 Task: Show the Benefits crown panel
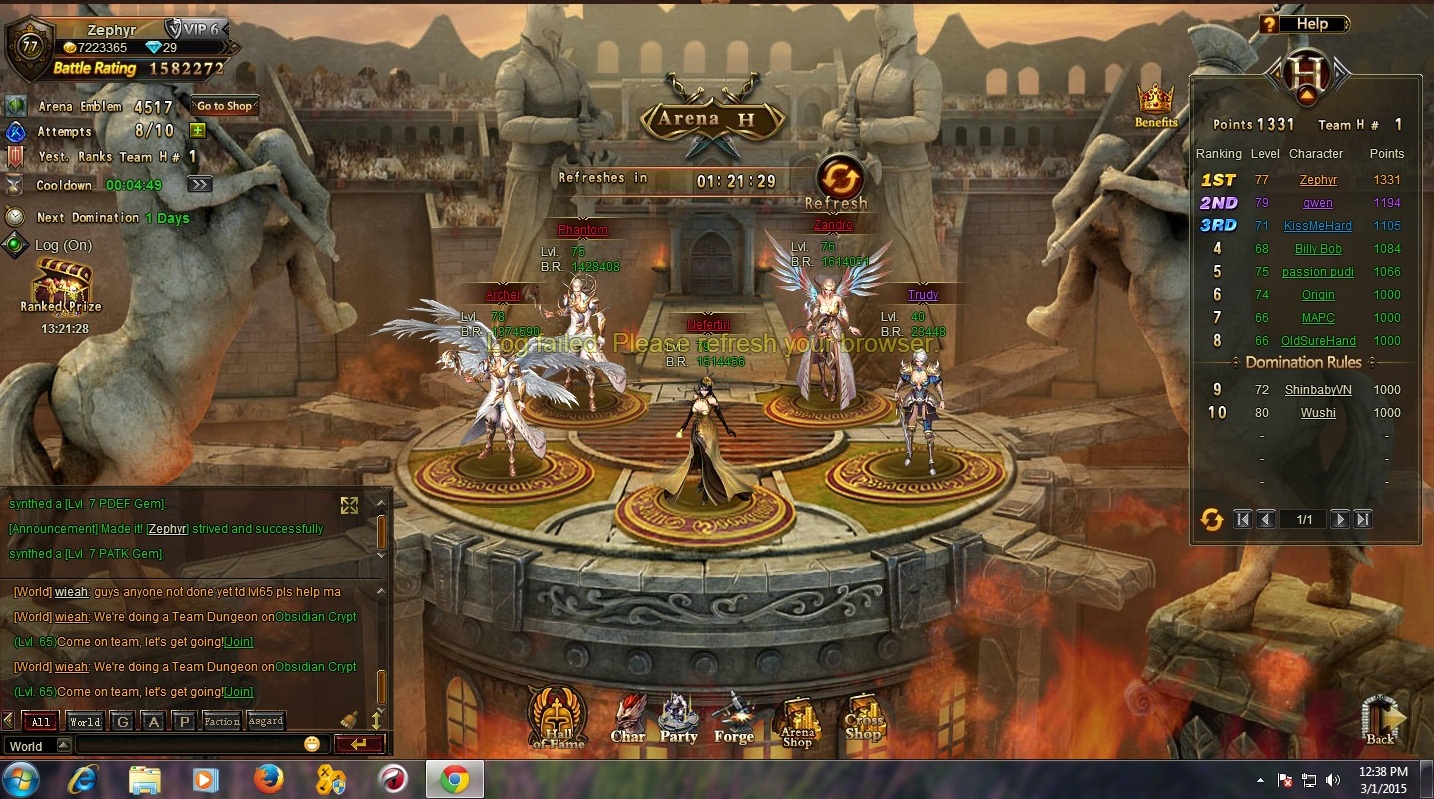pyautogui.click(x=1155, y=104)
